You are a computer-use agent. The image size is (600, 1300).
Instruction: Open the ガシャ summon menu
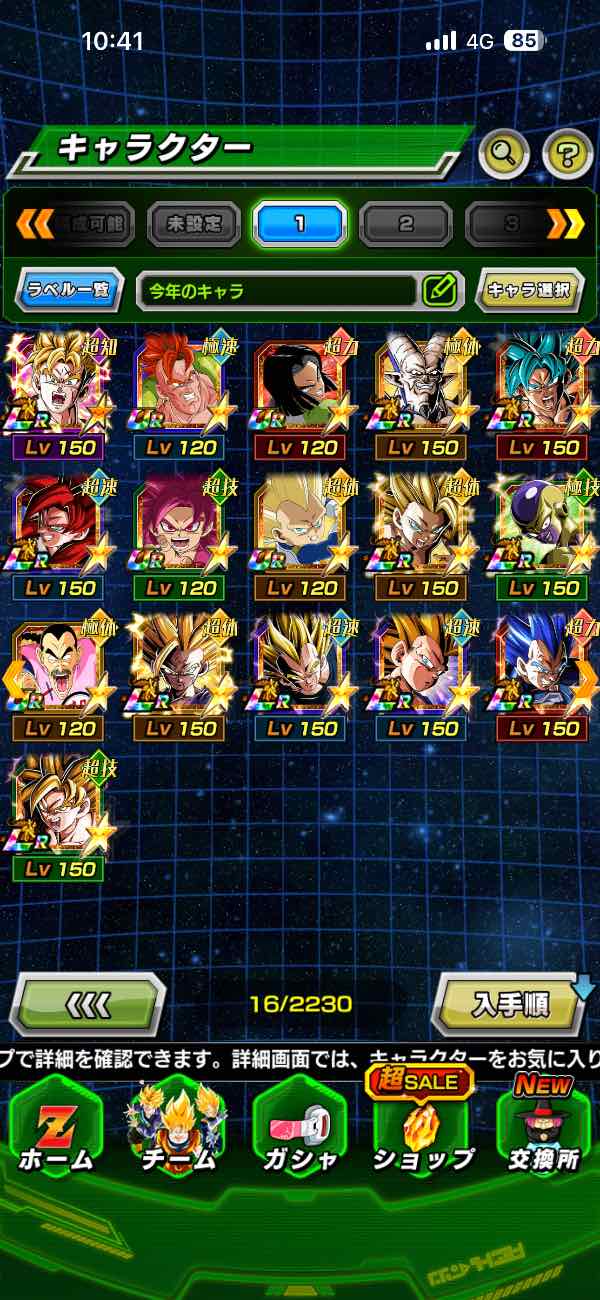coord(299,1130)
